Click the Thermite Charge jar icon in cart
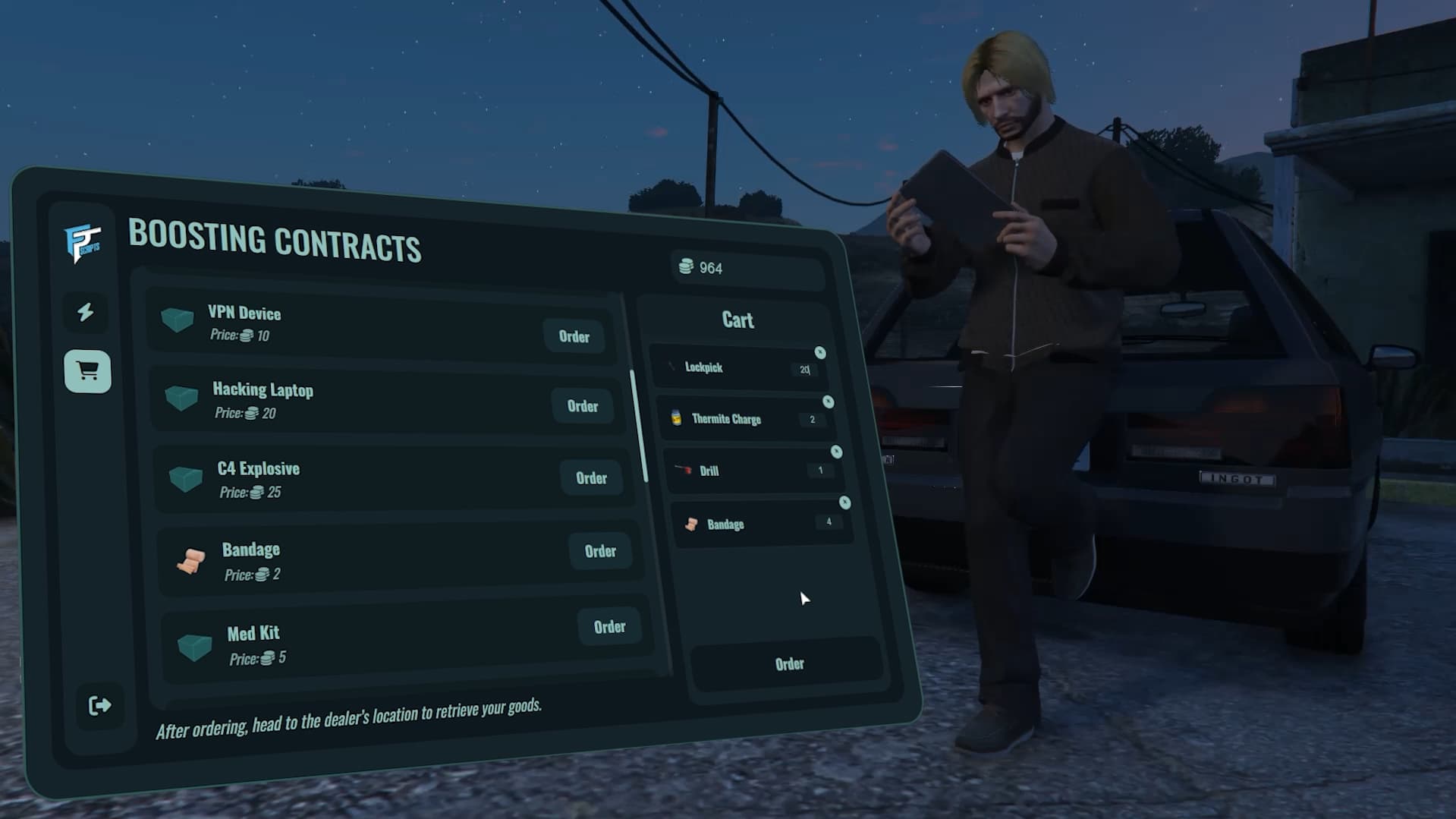 point(676,417)
